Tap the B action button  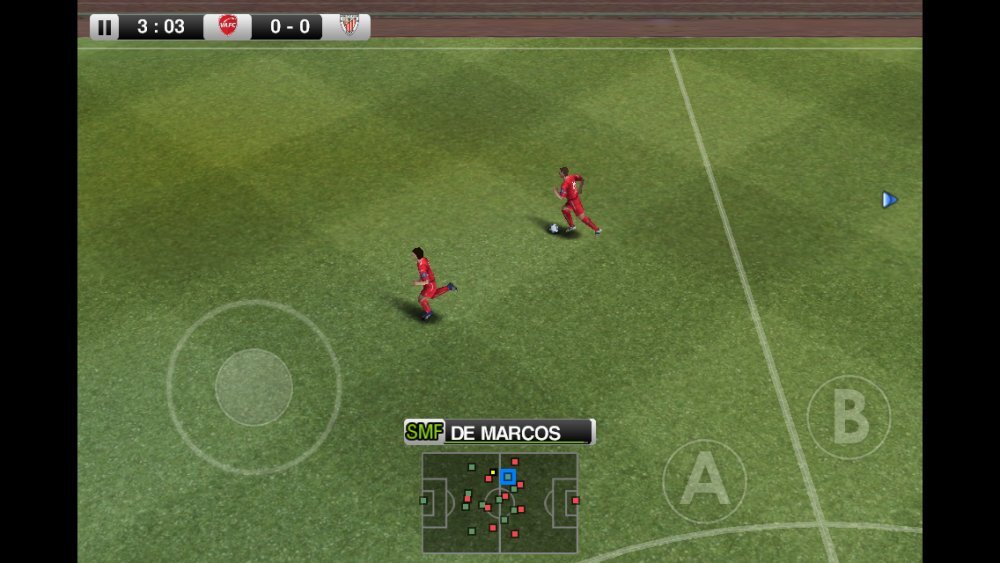pyautogui.click(x=849, y=417)
